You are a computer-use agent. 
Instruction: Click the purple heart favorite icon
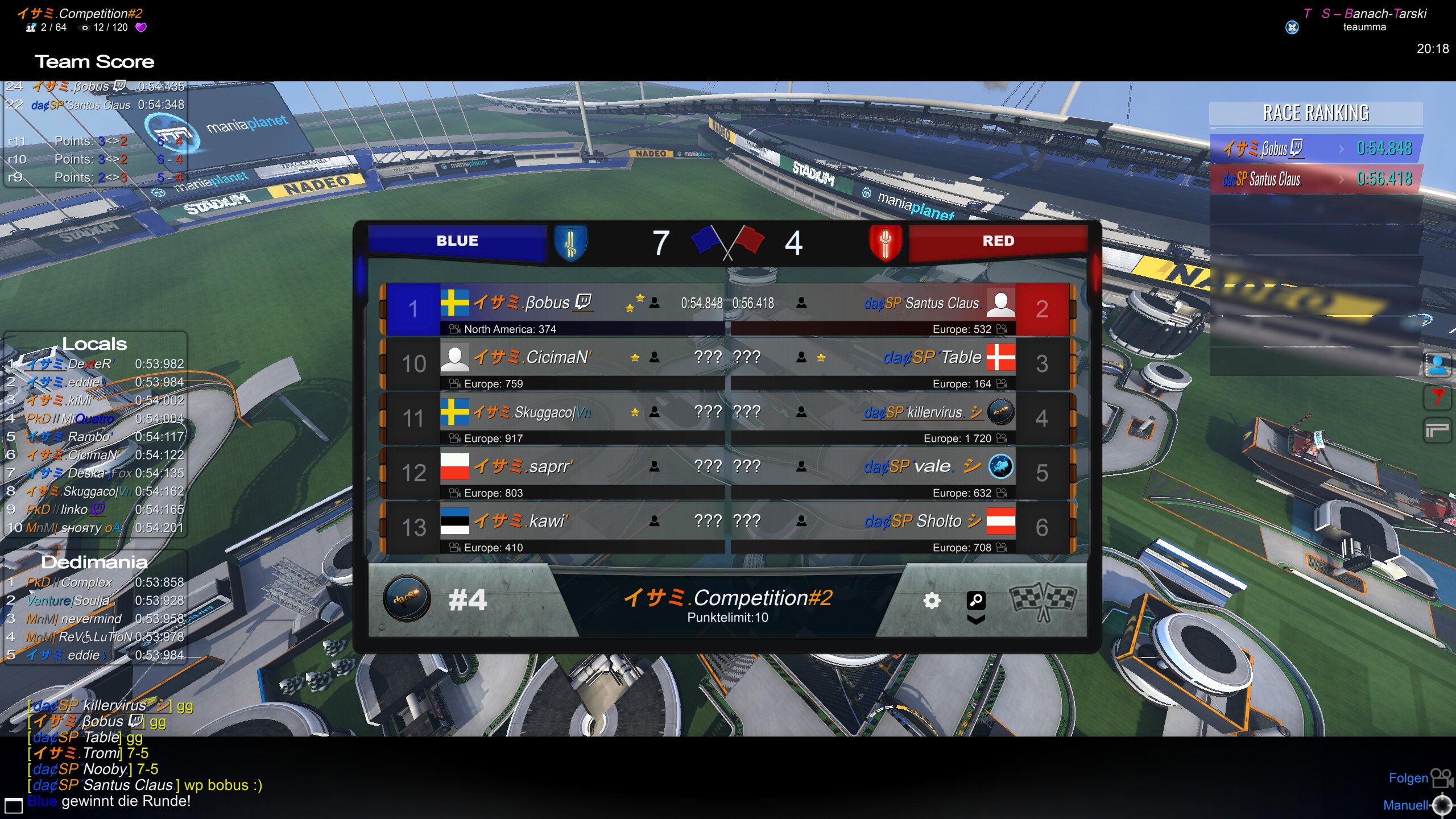coord(141,27)
